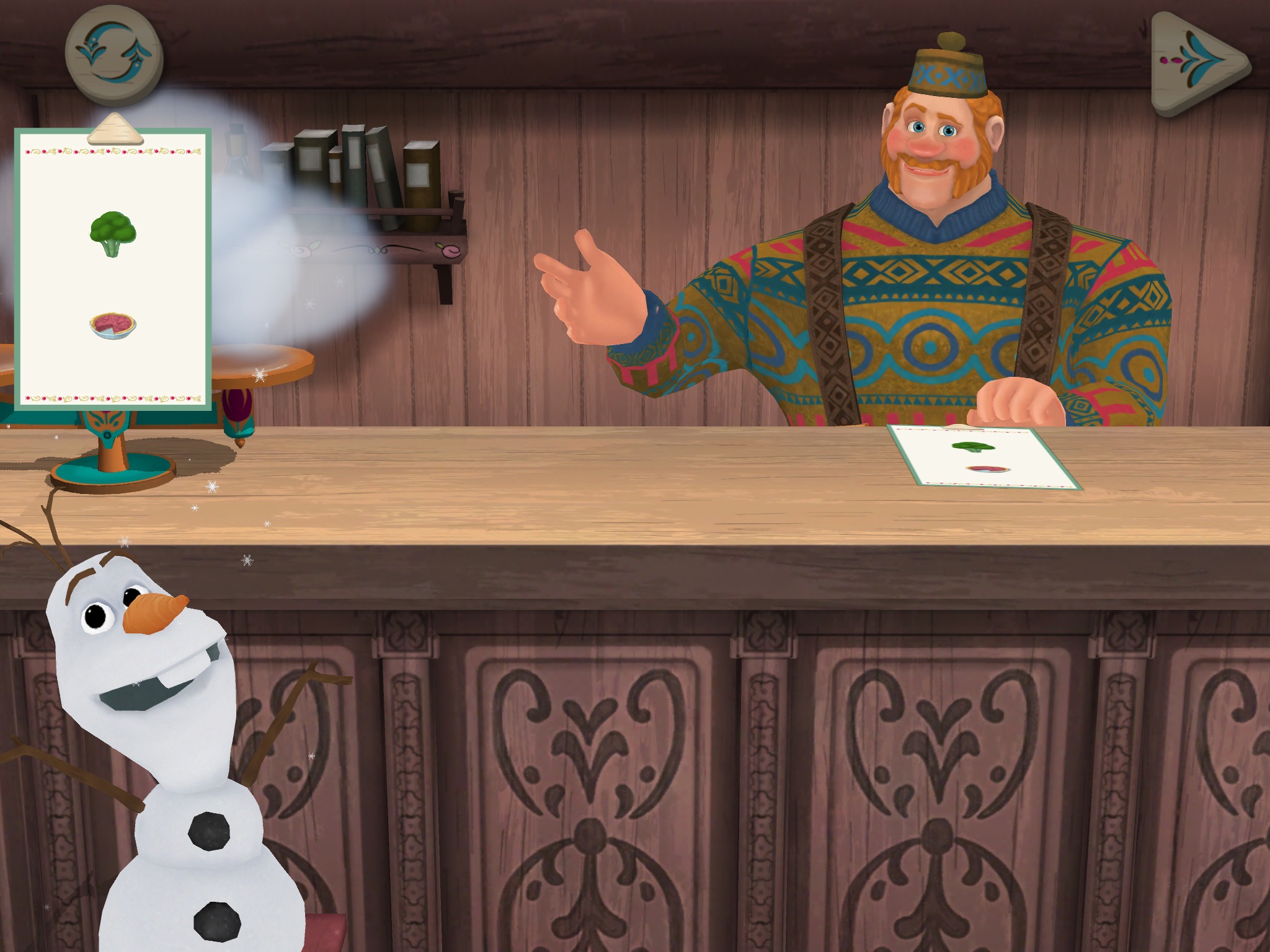Screen dimensions: 1270x952
Task: Click the books on the shelf
Action: coord(360,174)
